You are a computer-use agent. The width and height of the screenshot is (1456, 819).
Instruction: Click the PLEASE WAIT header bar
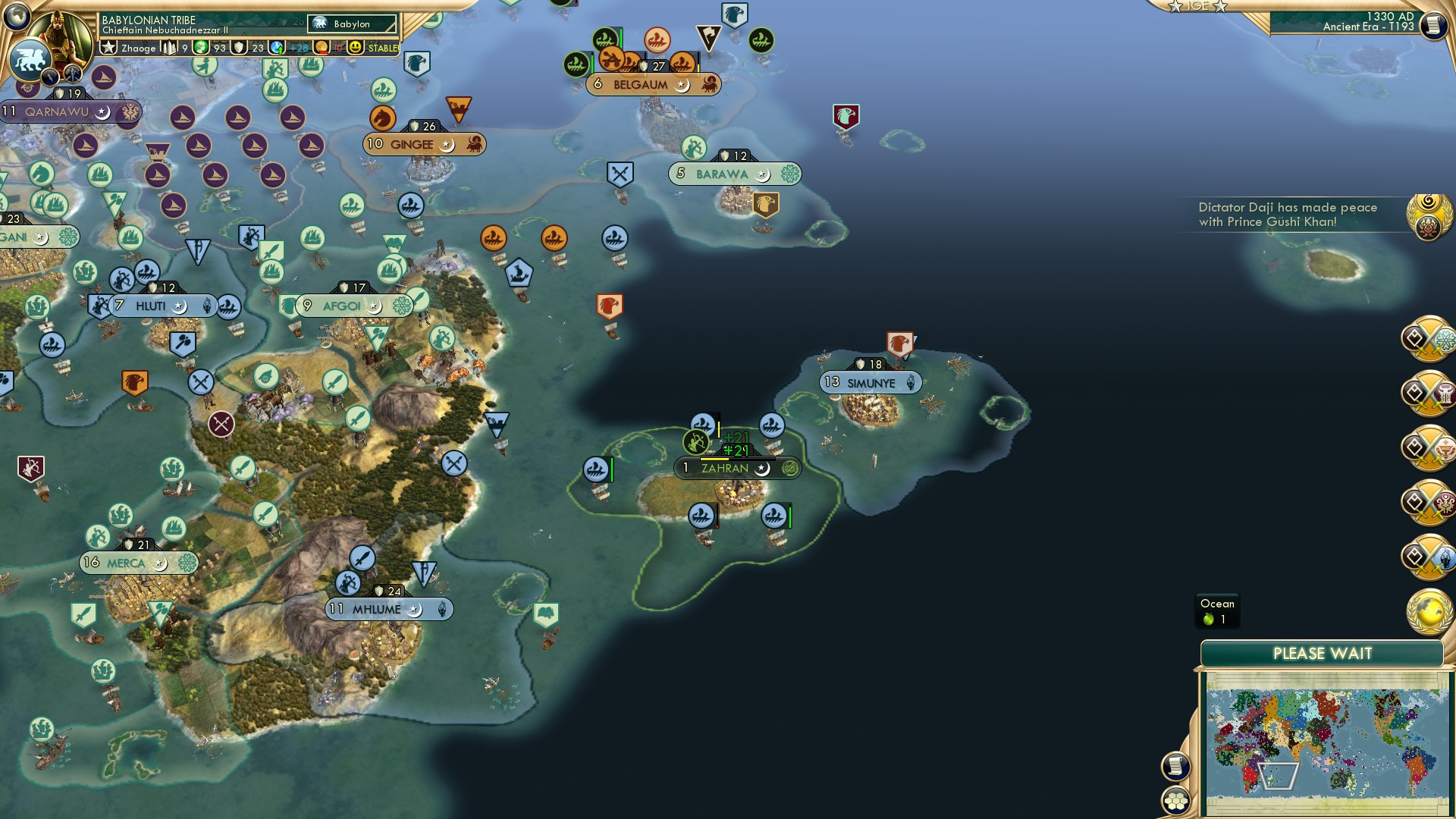pos(1323,652)
